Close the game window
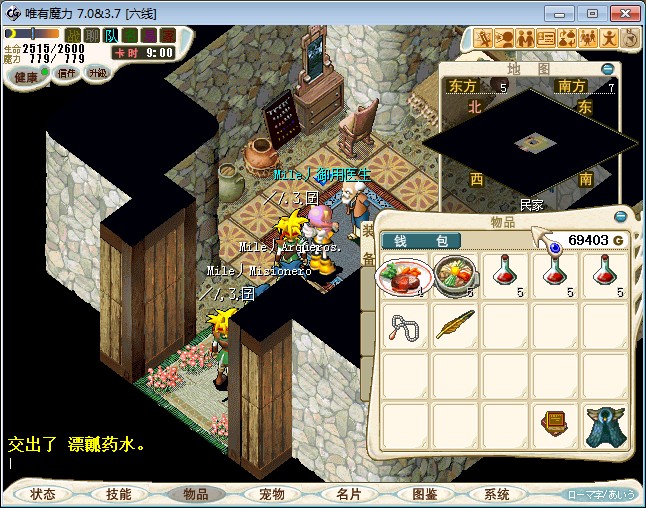The height and width of the screenshot is (508, 646). click(x=622, y=13)
